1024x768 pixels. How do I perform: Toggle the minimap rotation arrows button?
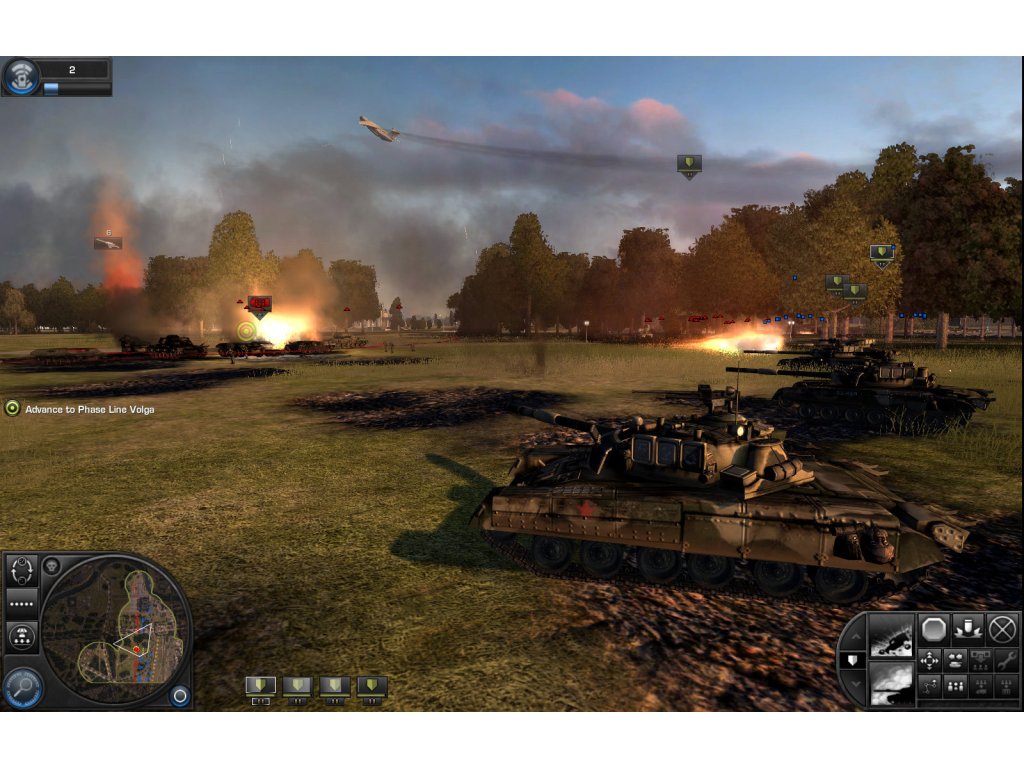pyautogui.click(x=21, y=572)
